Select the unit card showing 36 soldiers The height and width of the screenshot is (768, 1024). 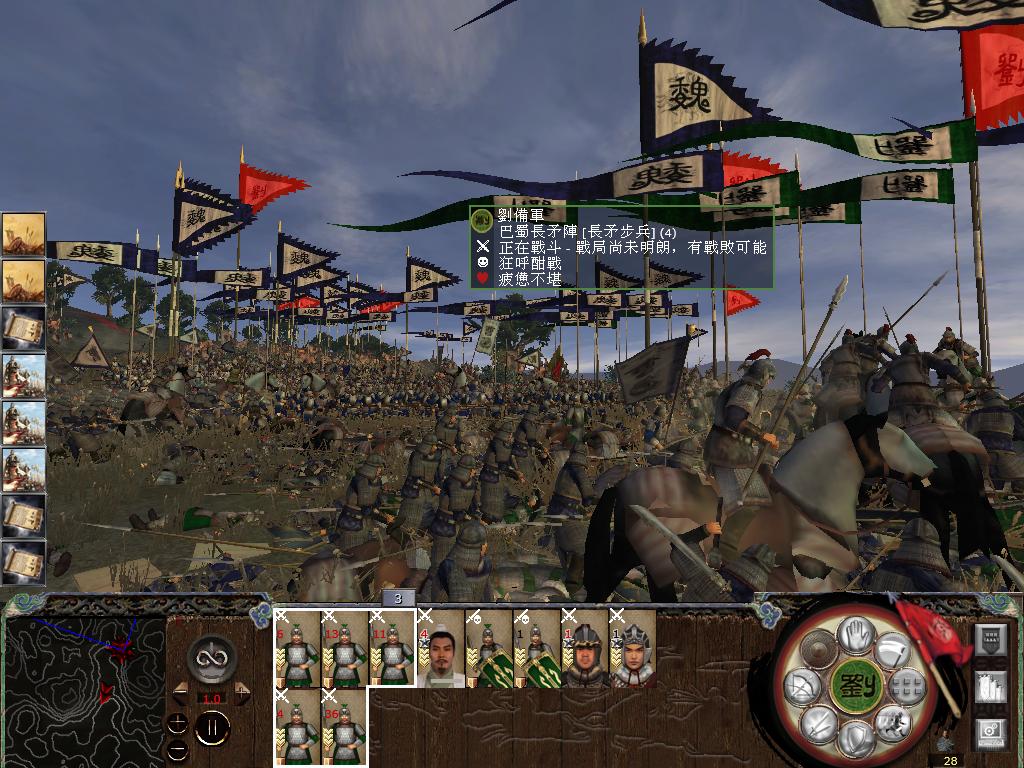[345, 727]
